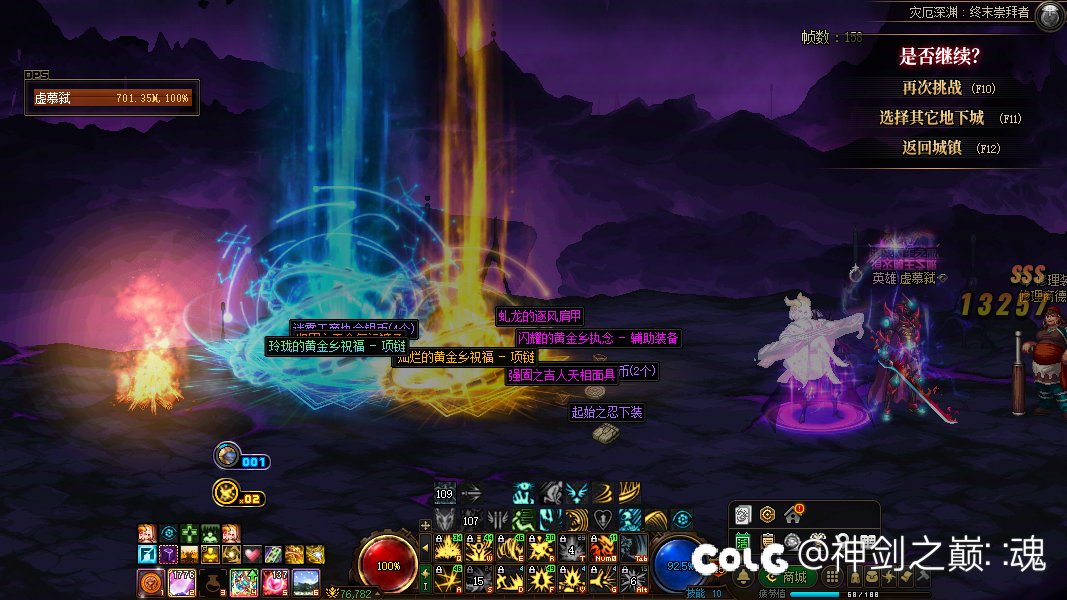Use the consumable slot showing 1776
This screenshot has width=1067, height=600.
click(182, 581)
